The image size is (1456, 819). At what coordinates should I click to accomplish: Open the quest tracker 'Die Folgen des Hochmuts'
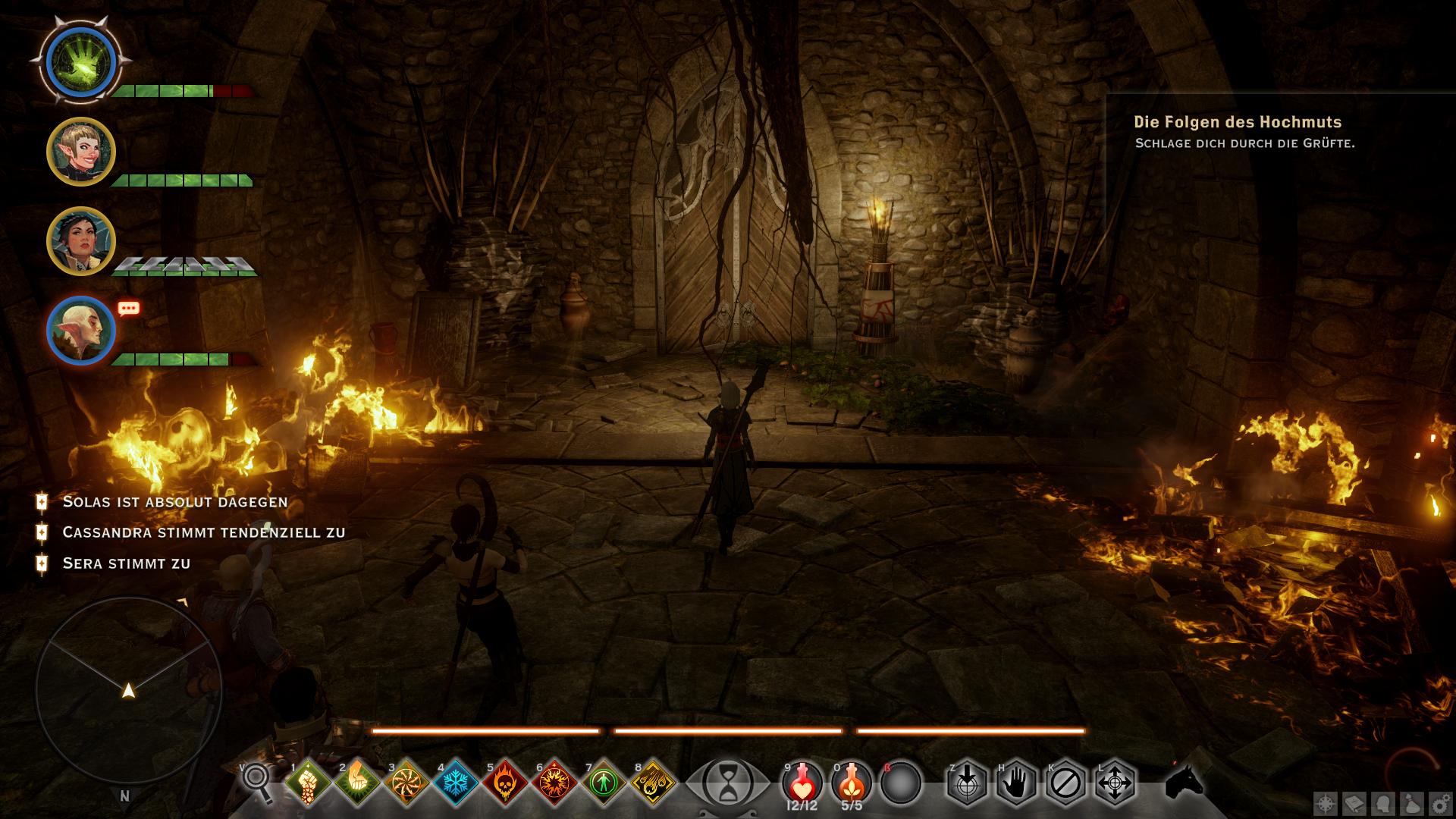point(1238,122)
